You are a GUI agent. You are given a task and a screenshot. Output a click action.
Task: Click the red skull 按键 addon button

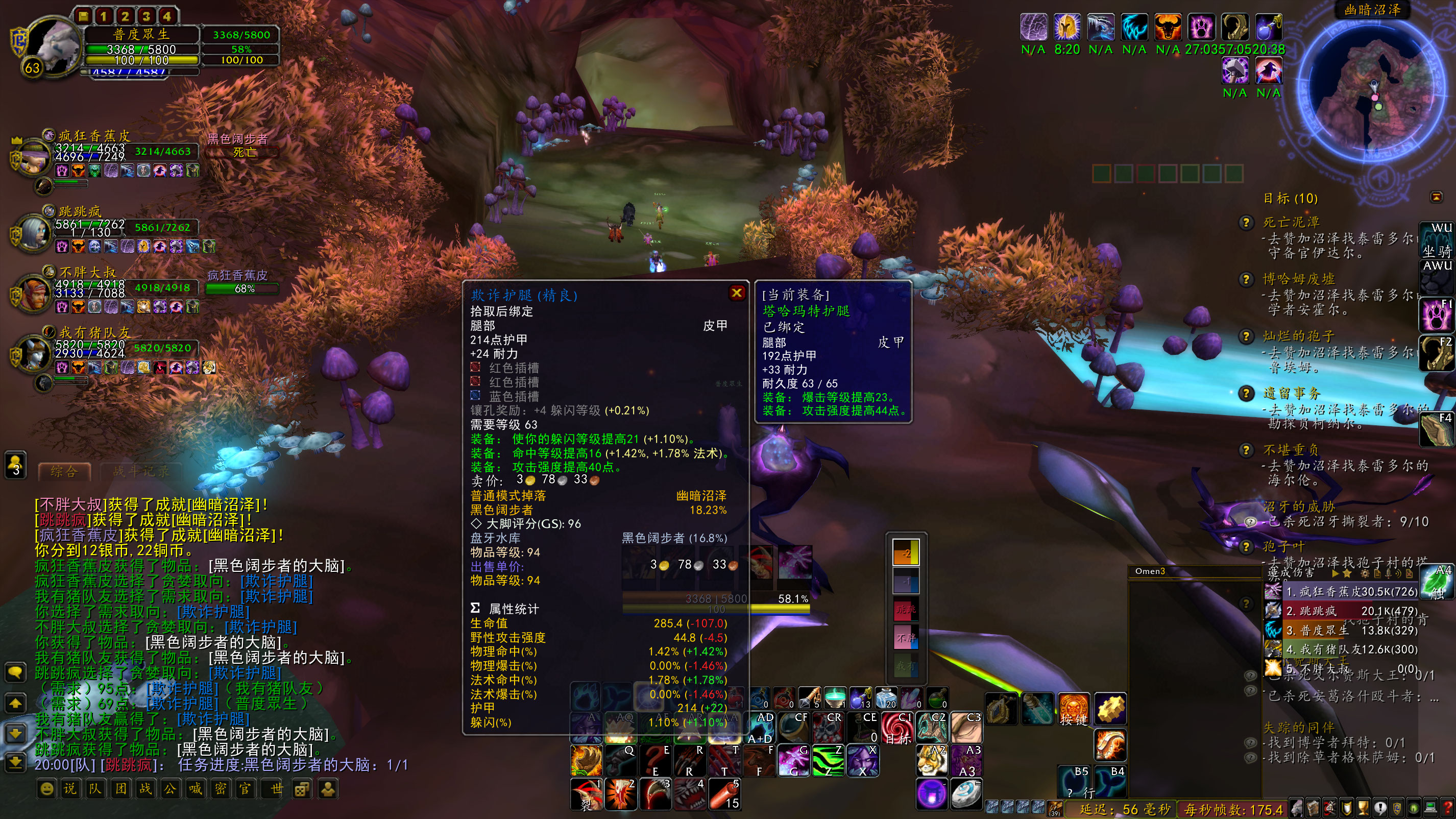(1074, 708)
